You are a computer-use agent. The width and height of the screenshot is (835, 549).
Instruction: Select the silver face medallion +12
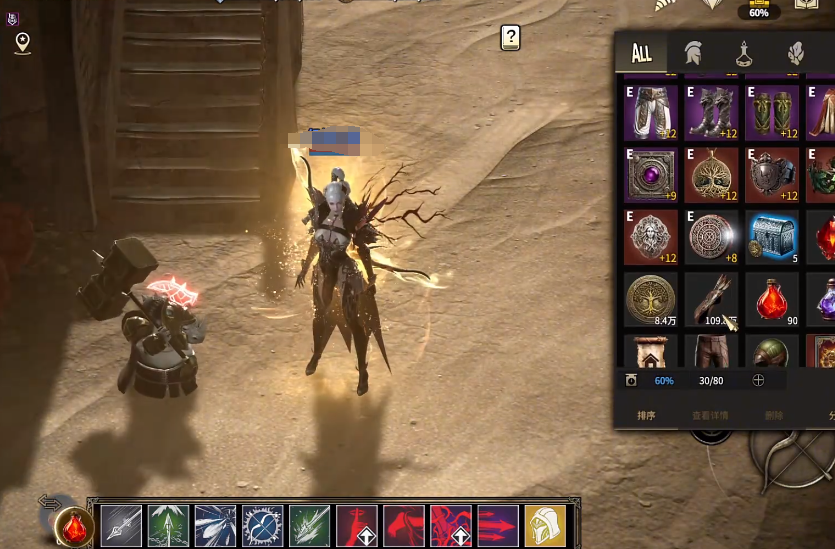[652, 236]
